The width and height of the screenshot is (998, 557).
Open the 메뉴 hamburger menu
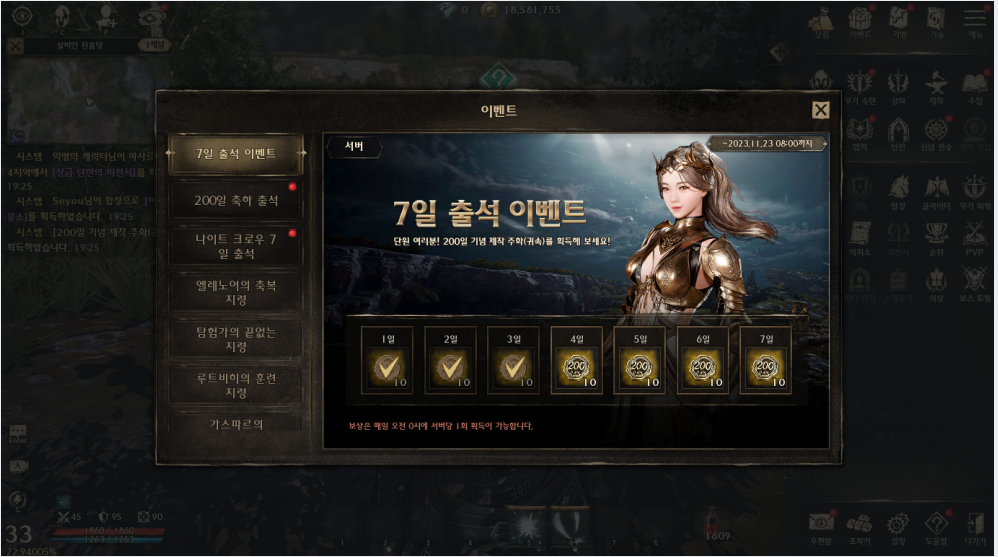(975, 22)
